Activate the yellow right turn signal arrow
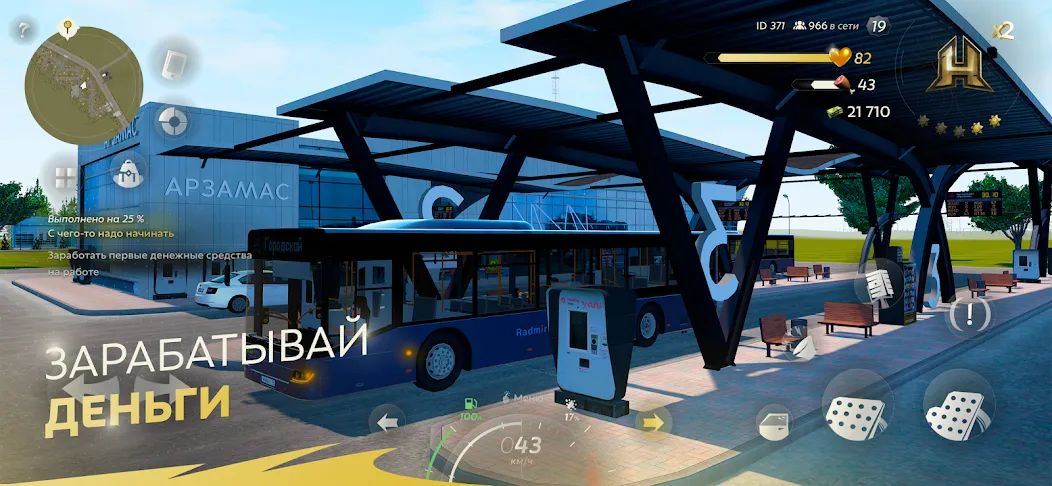The image size is (1052, 486). pos(653,421)
